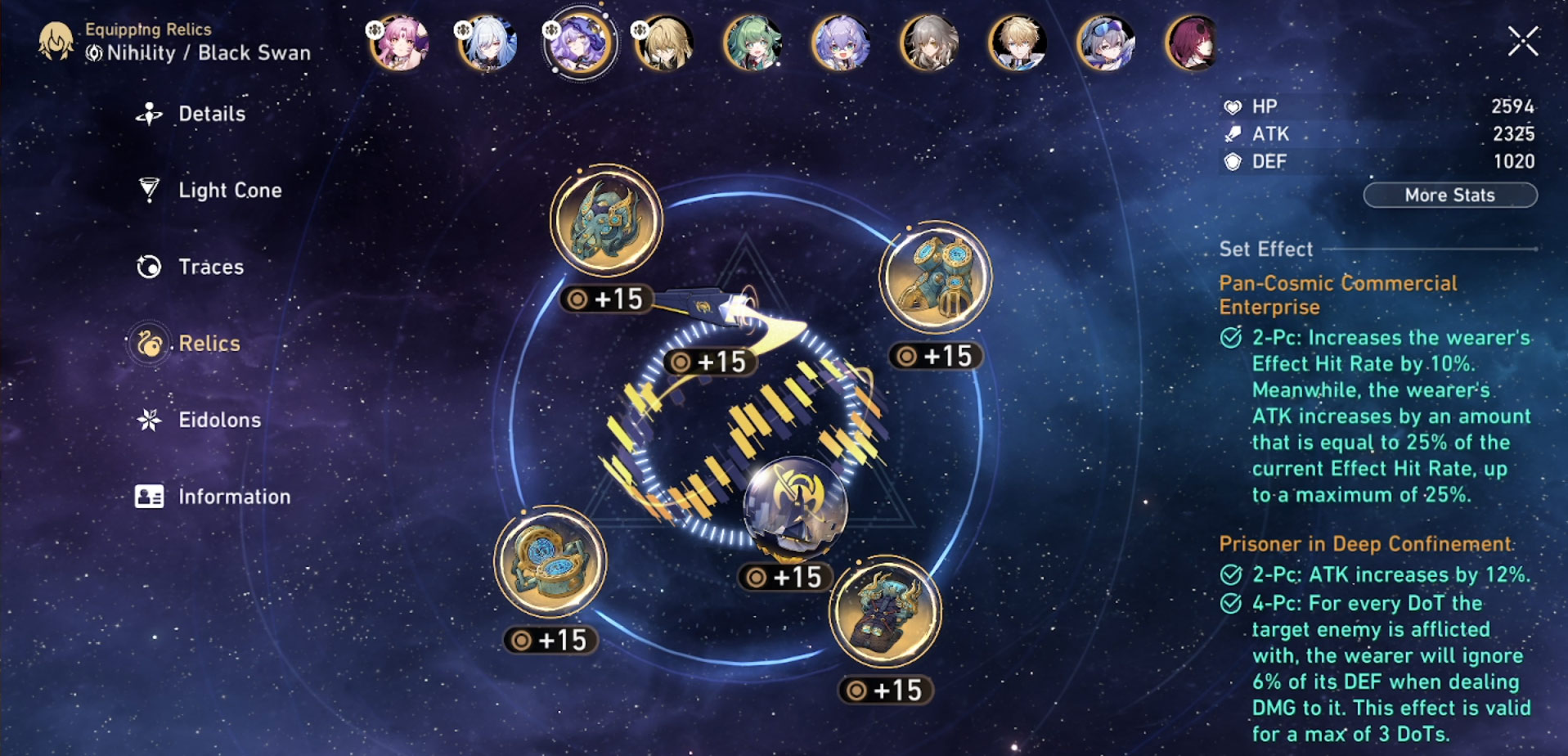Open the Traces section
Image resolution: width=1568 pixels, height=756 pixels.
pos(210,267)
